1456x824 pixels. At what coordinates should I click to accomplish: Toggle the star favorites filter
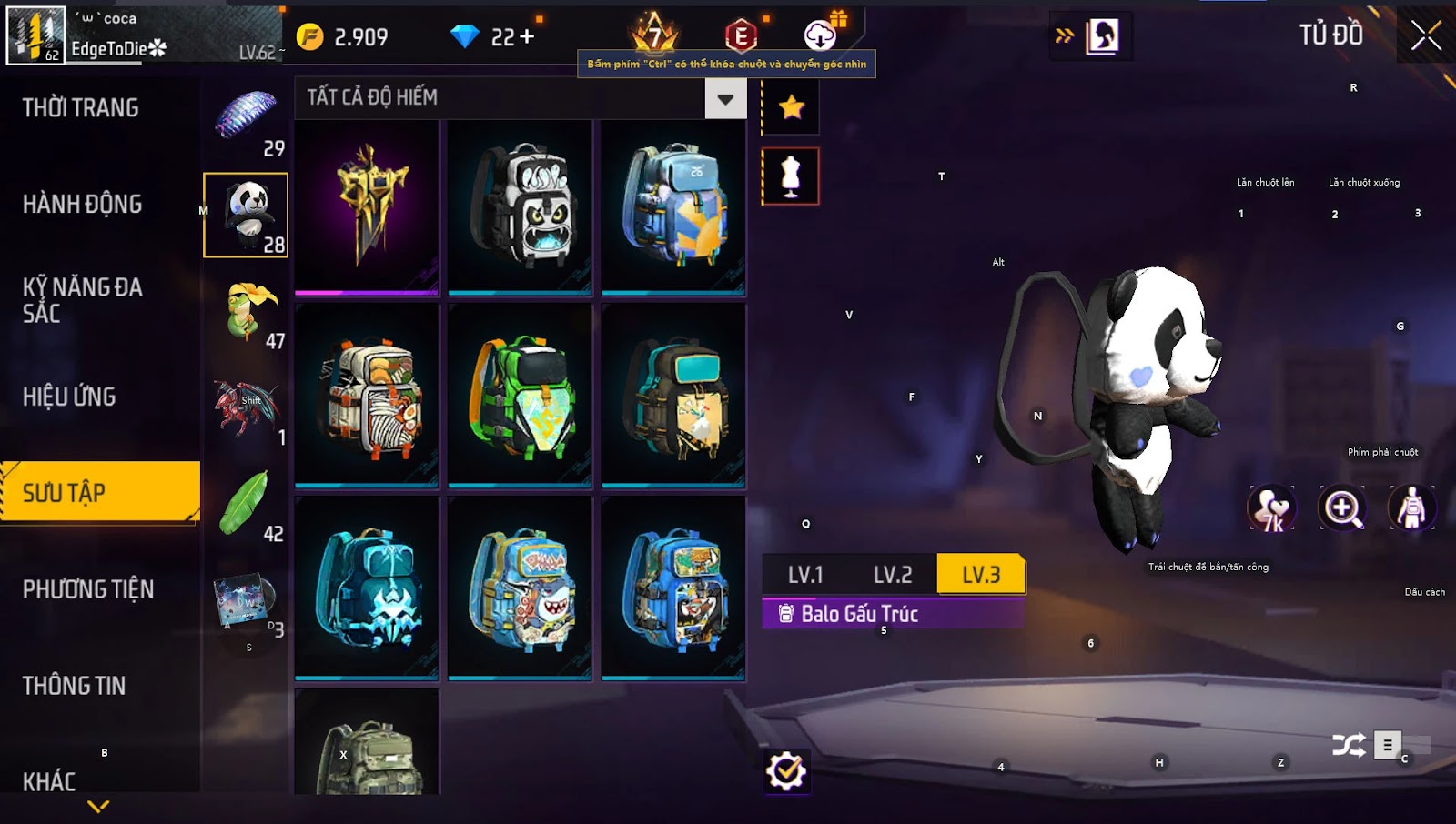click(791, 108)
